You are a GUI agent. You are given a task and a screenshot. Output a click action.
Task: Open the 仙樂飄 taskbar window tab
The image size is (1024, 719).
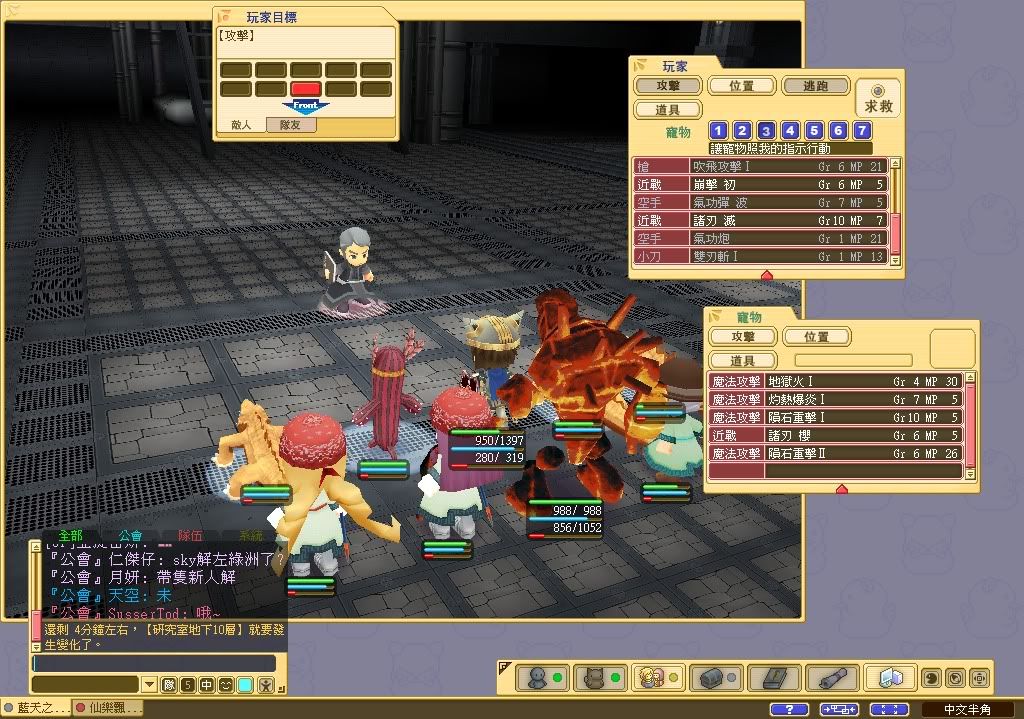click(108, 708)
